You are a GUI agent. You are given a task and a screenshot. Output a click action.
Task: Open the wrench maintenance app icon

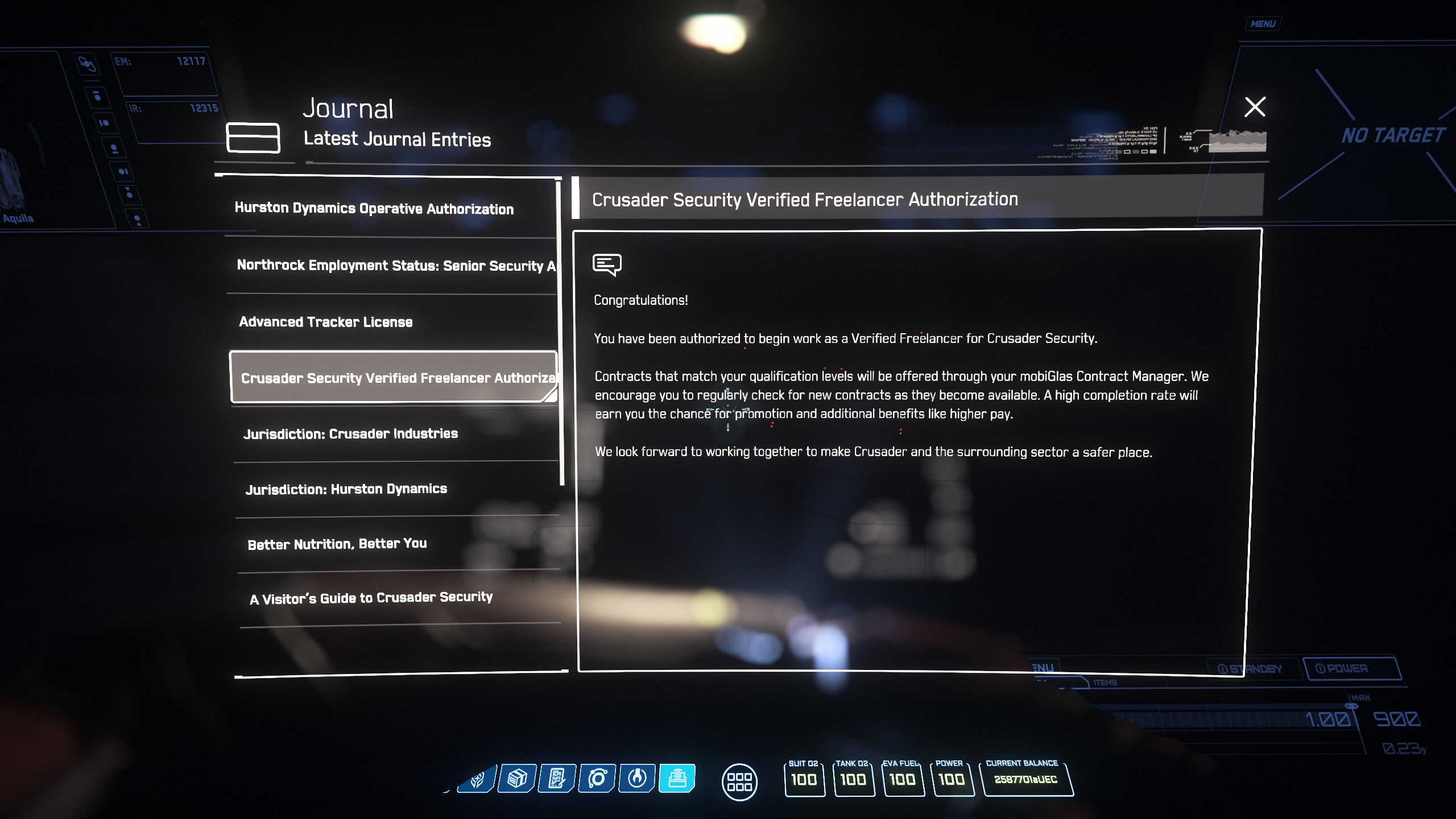tap(637, 778)
